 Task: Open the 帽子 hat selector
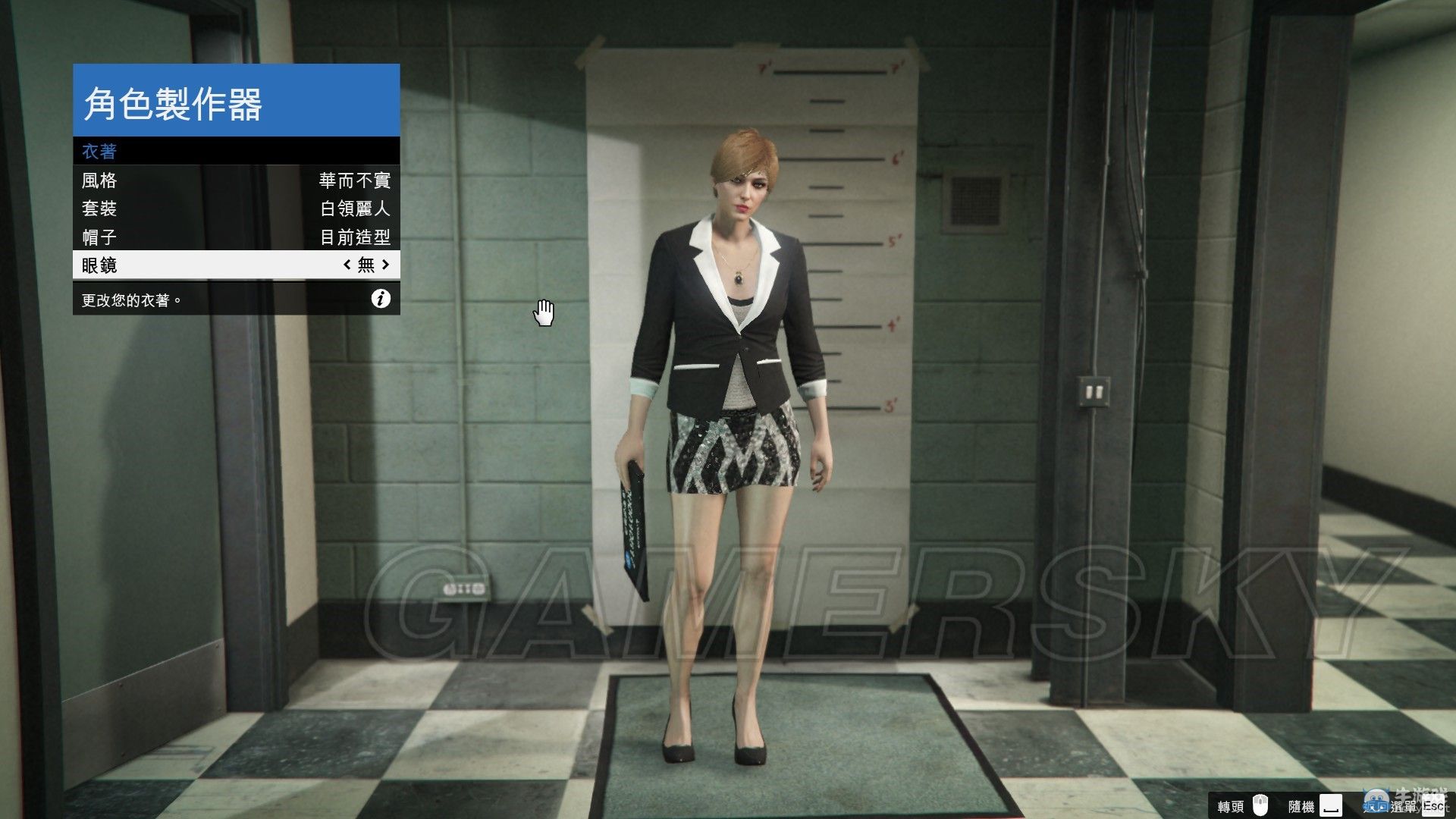point(190,237)
